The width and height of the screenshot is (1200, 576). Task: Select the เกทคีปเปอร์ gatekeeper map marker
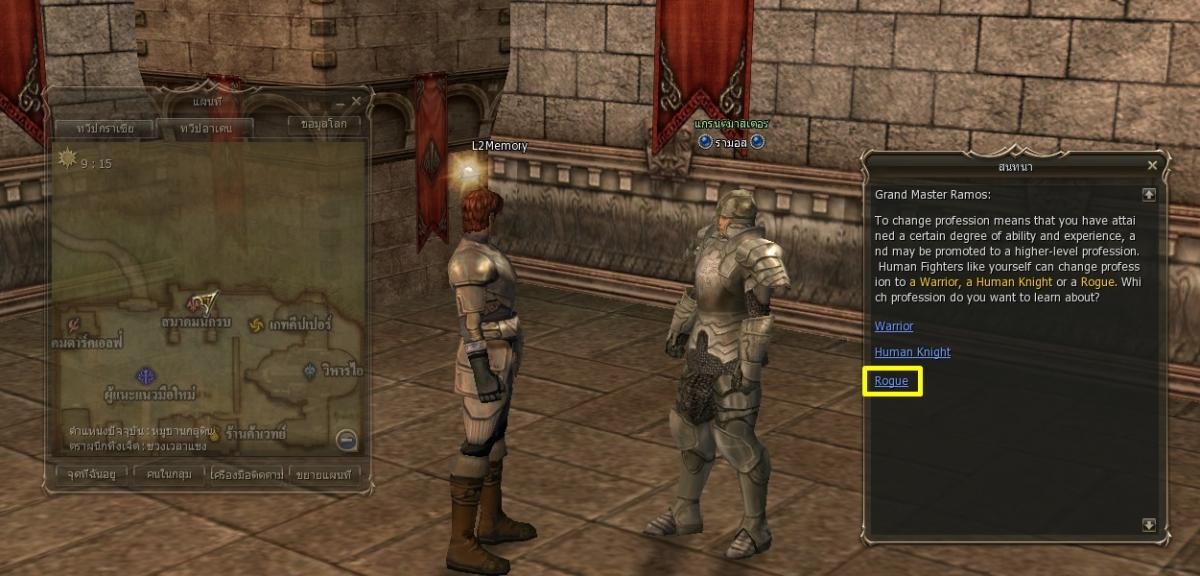257,327
